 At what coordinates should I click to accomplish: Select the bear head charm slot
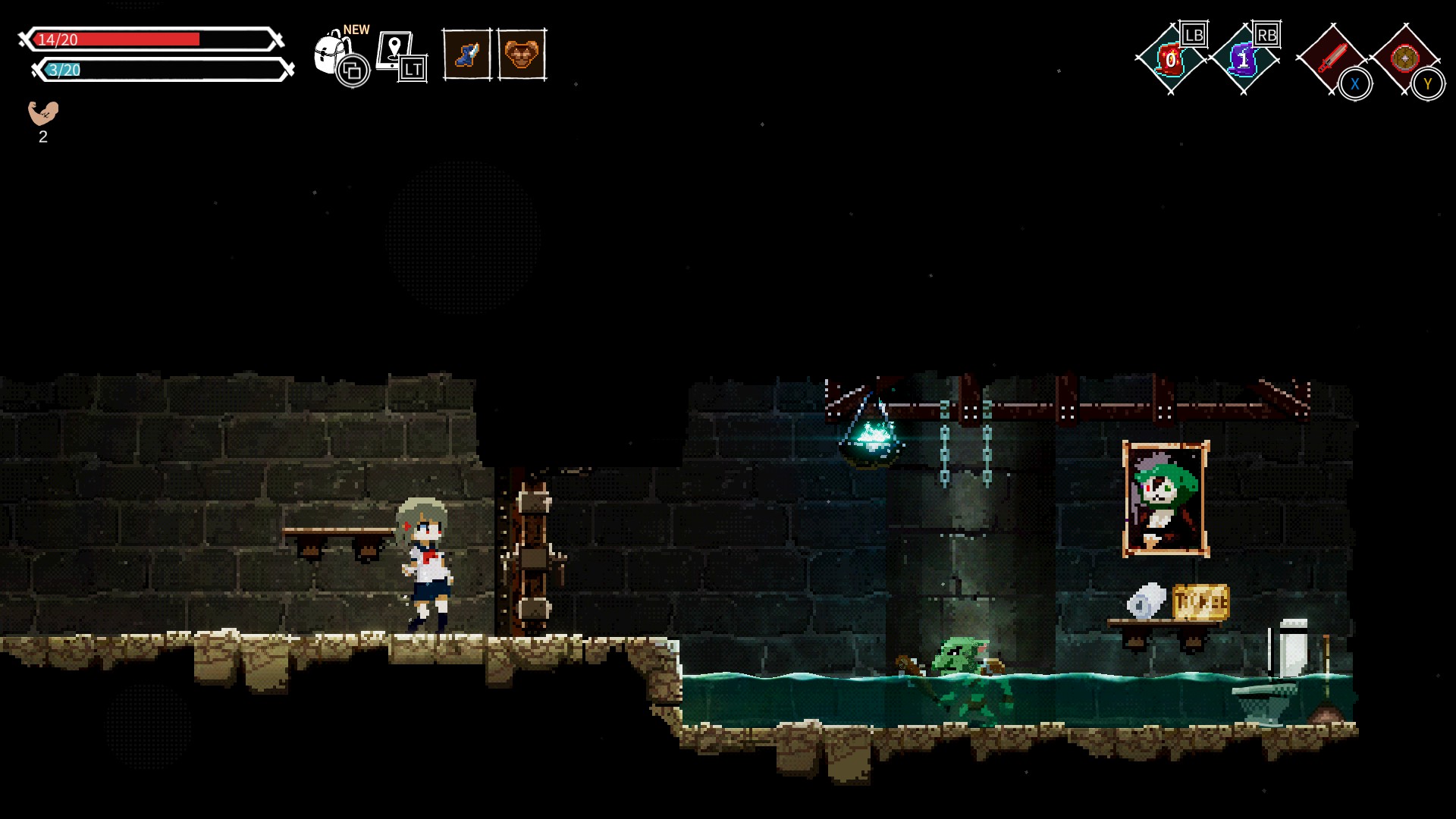coord(522,55)
